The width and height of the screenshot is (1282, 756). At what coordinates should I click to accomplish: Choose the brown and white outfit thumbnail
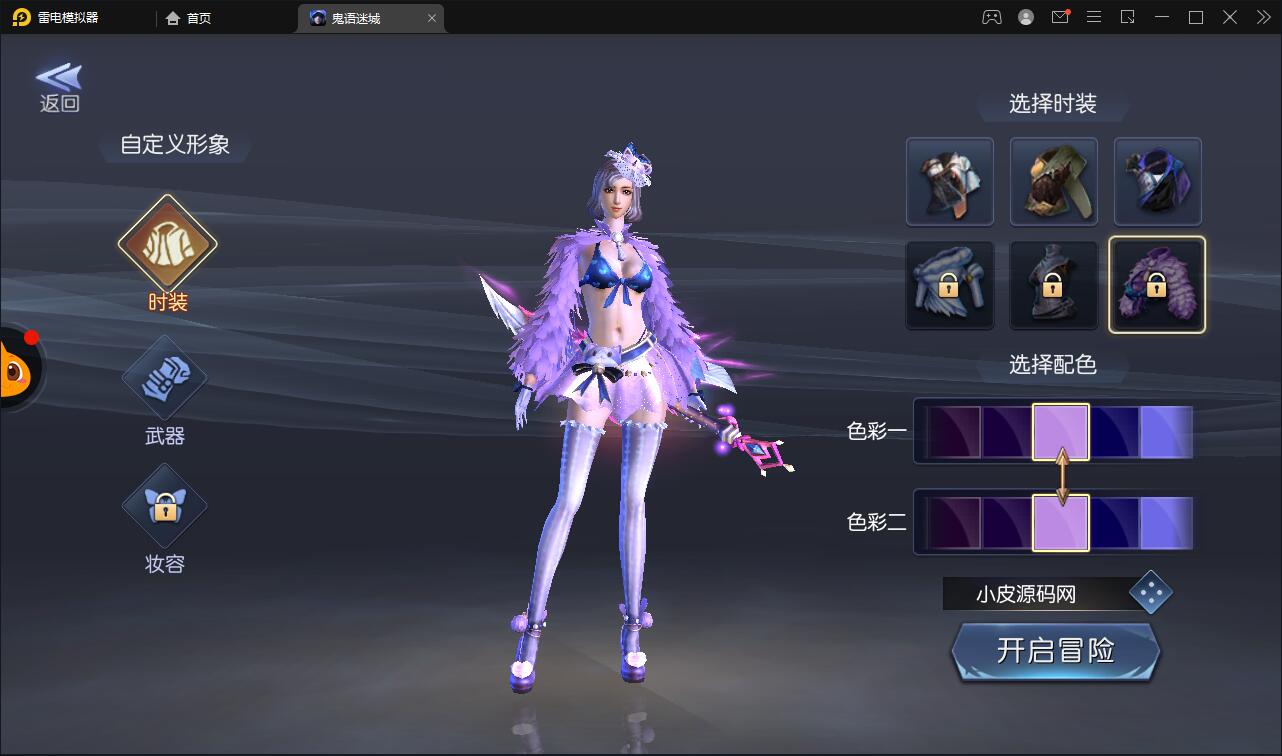pos(949,181)
